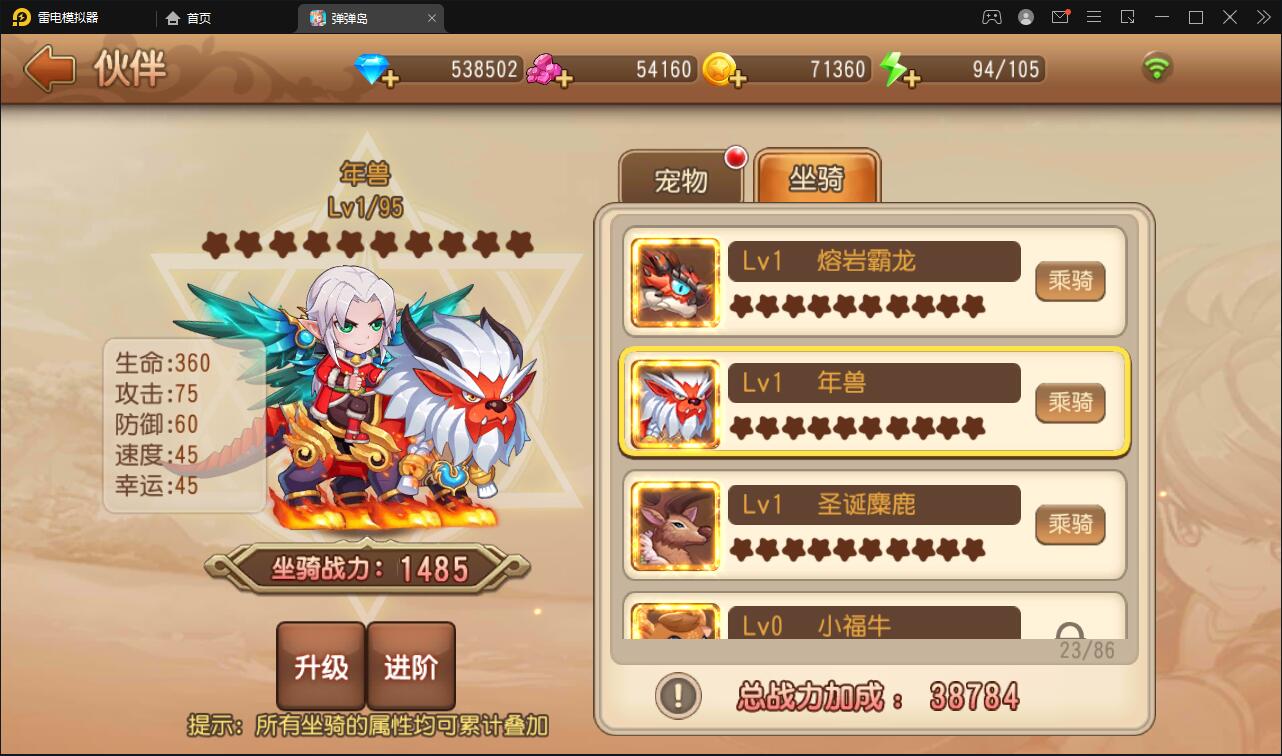Click the green energy lightning icon
The height and width of the screenshot is (756, 1282).
[893, 69]
